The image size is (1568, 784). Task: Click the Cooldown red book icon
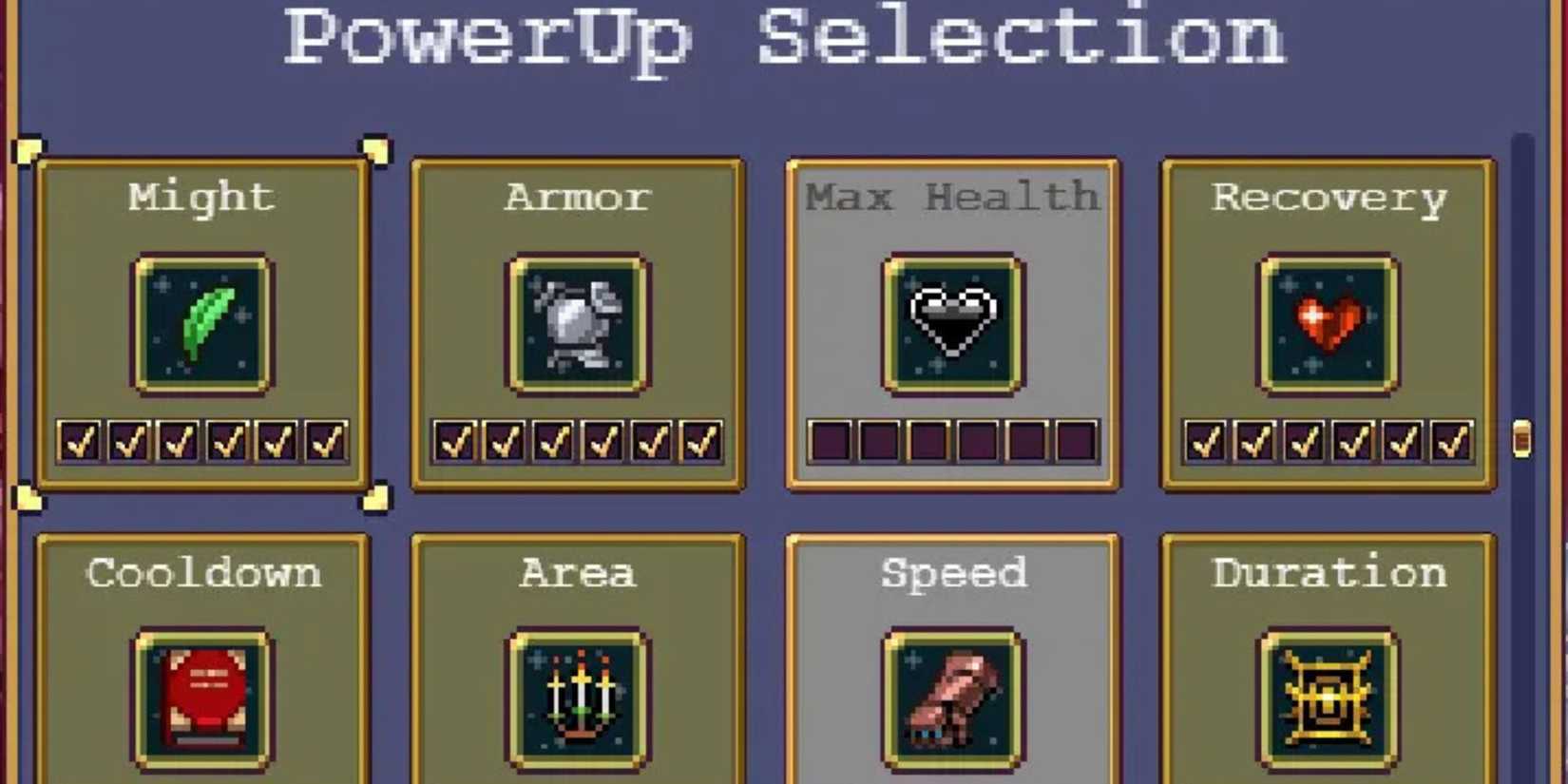(202, 697)
